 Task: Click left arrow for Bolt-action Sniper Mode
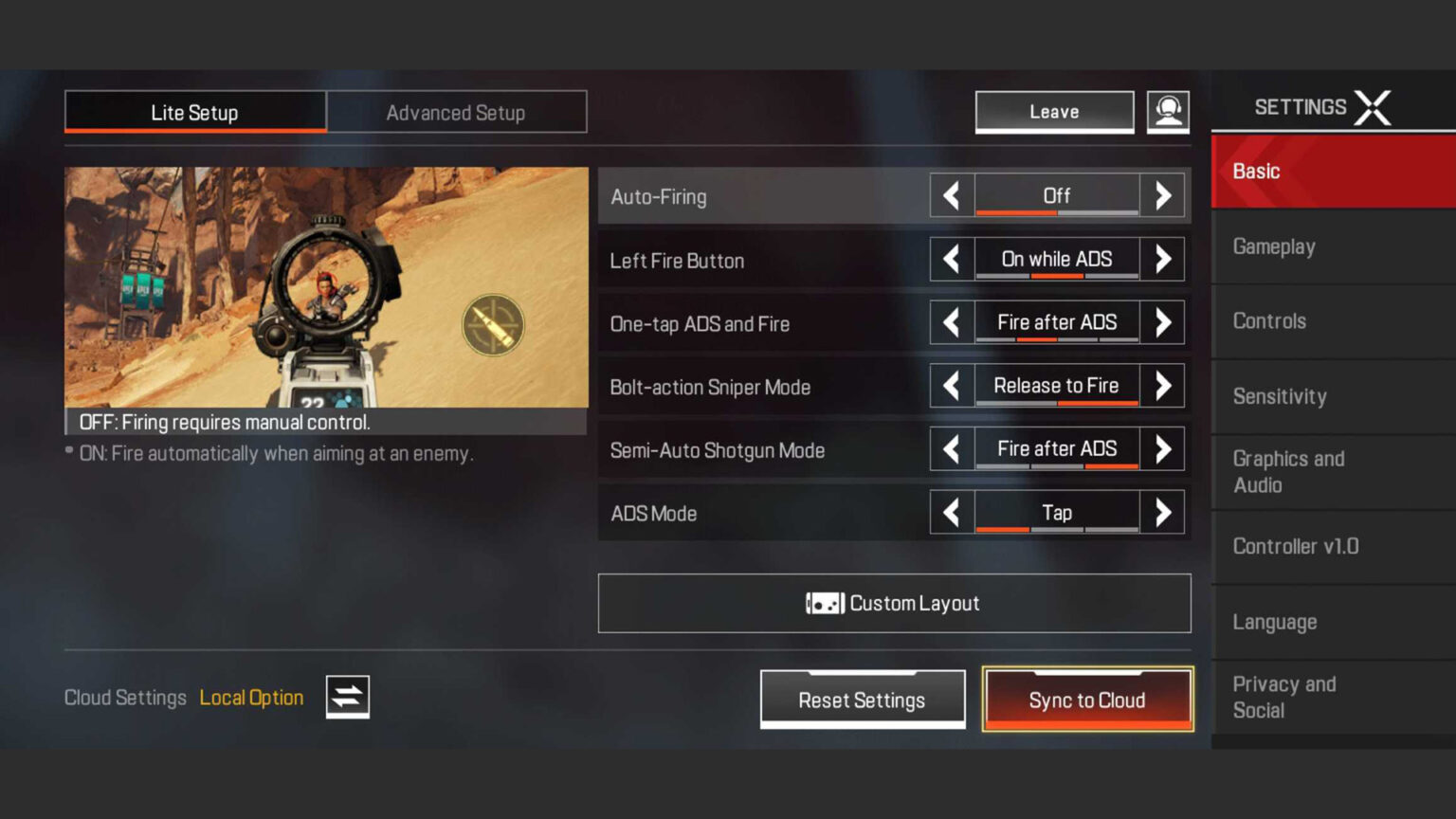coord(952,386)
